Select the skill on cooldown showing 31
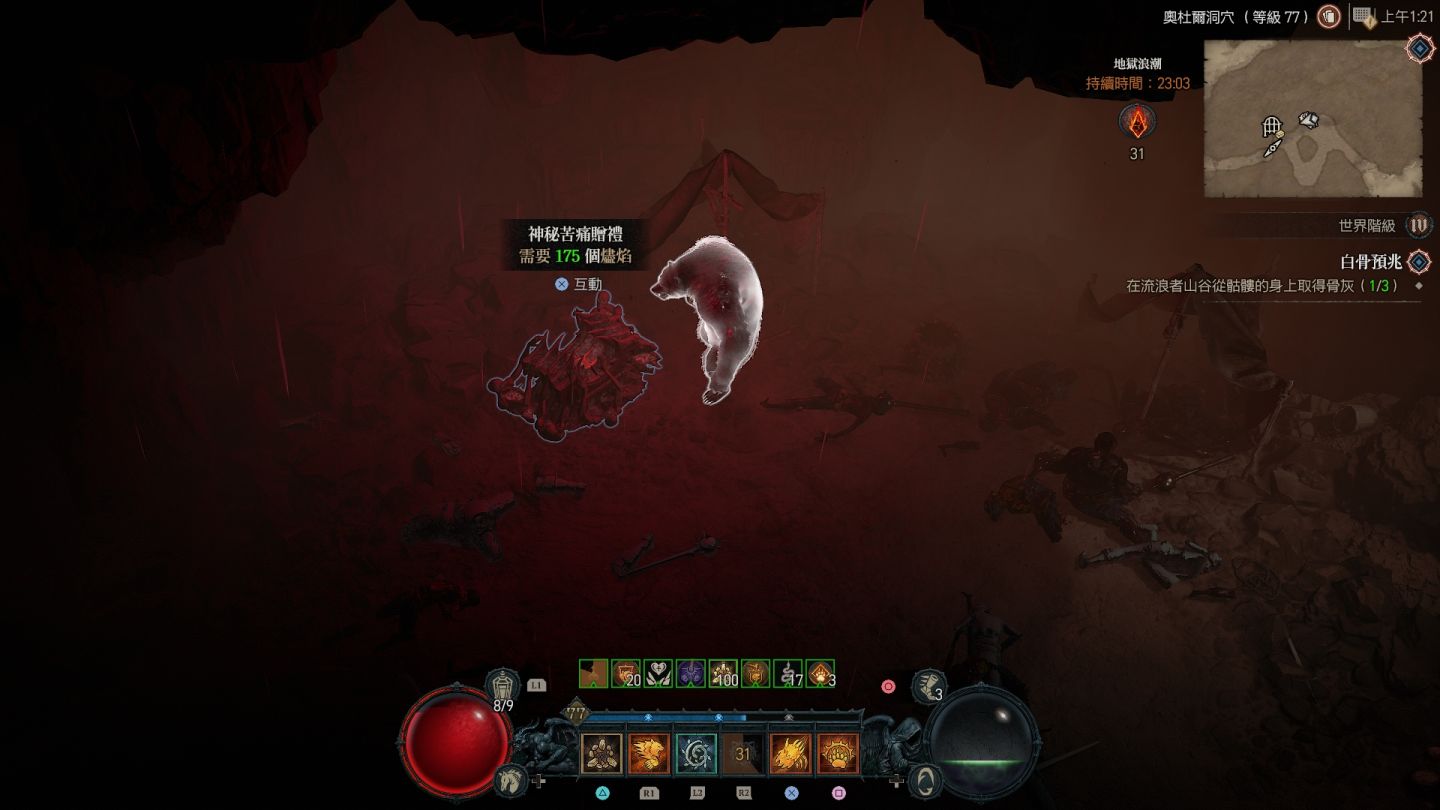 [x=743, y=754]
